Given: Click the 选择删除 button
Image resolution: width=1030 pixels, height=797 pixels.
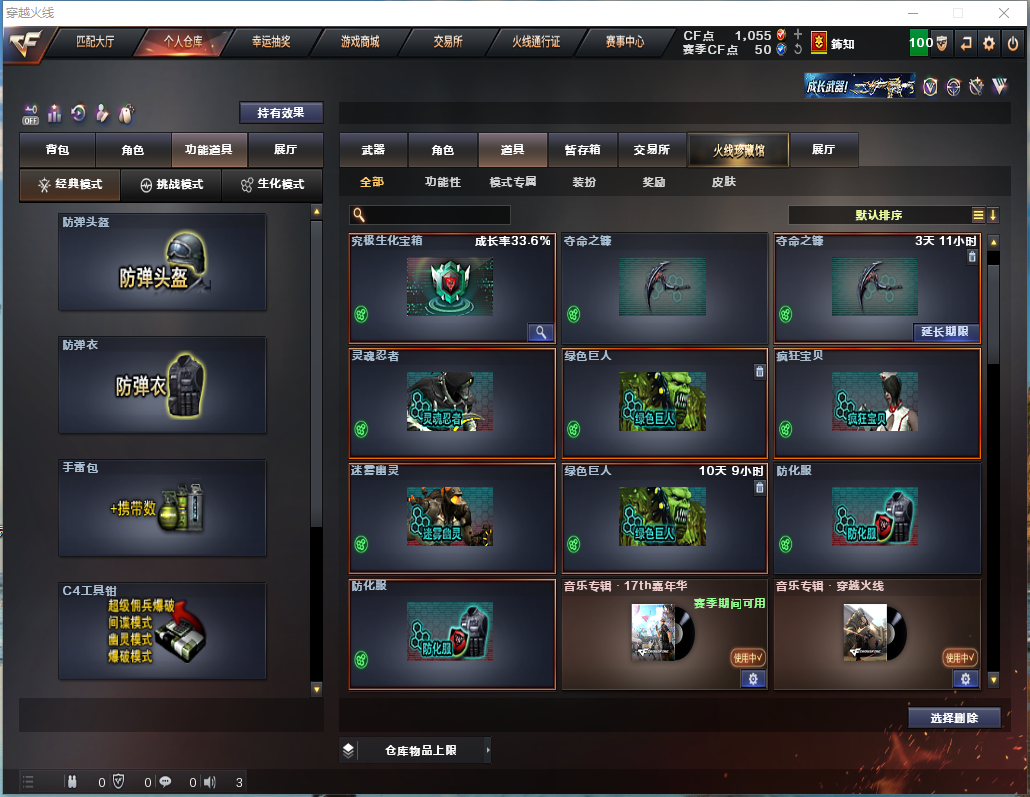Looking at the screenshot, I should [x=954, y=717].
